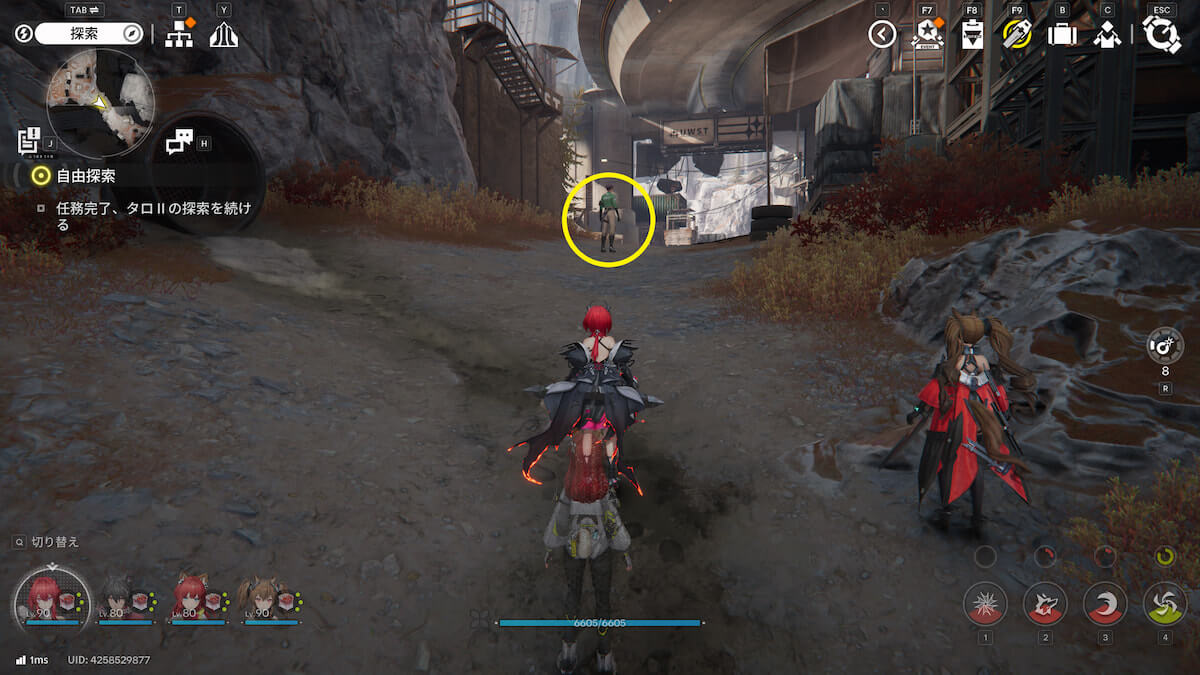Switch to the black-haired Lv.80 operator
1200x675 pixels.
pyautogui.click(x=126, y=599)
